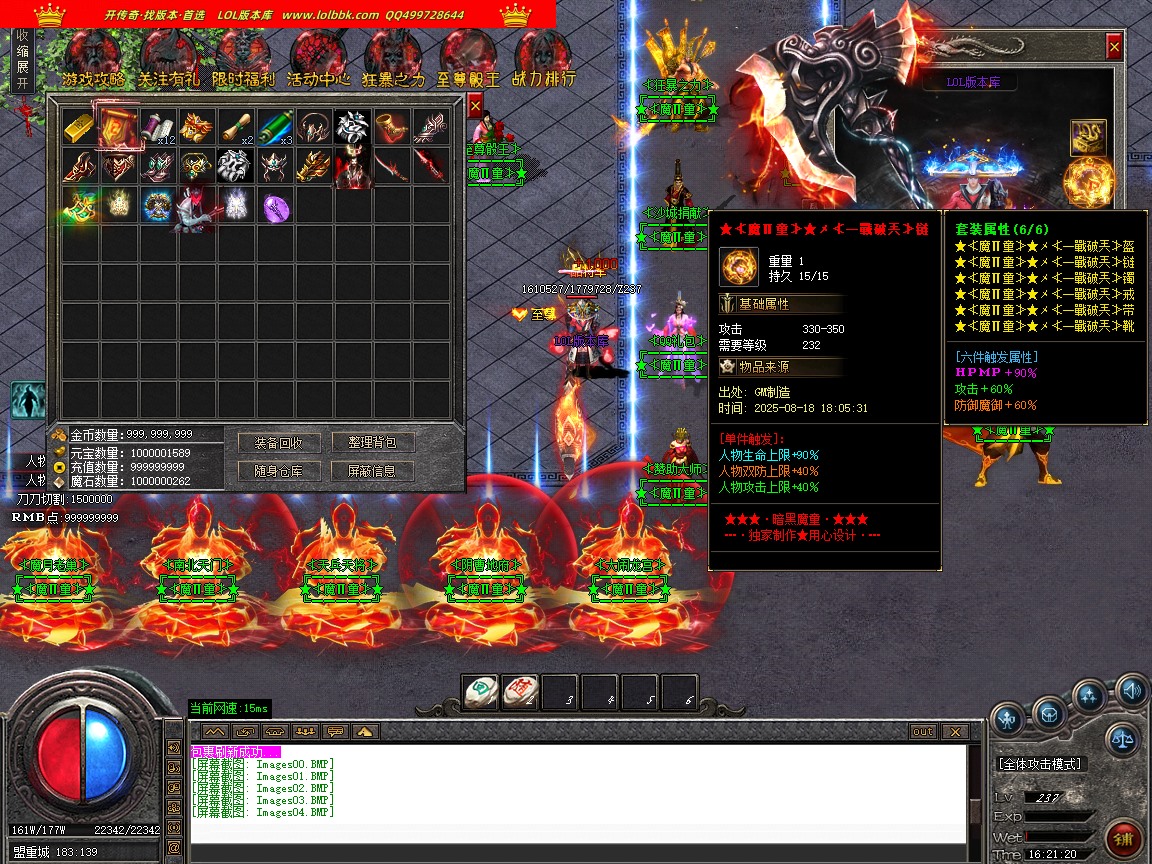Viewport: 1152px width, 864px height.
Task: Open the 战力排行 power ranking
Action: [543, 60]
